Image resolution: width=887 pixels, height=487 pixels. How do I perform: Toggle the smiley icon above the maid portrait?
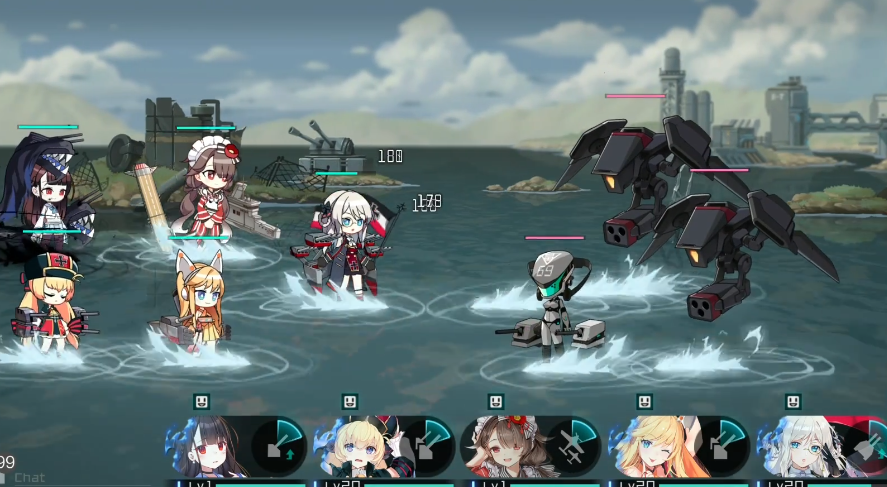coord(496,402)
